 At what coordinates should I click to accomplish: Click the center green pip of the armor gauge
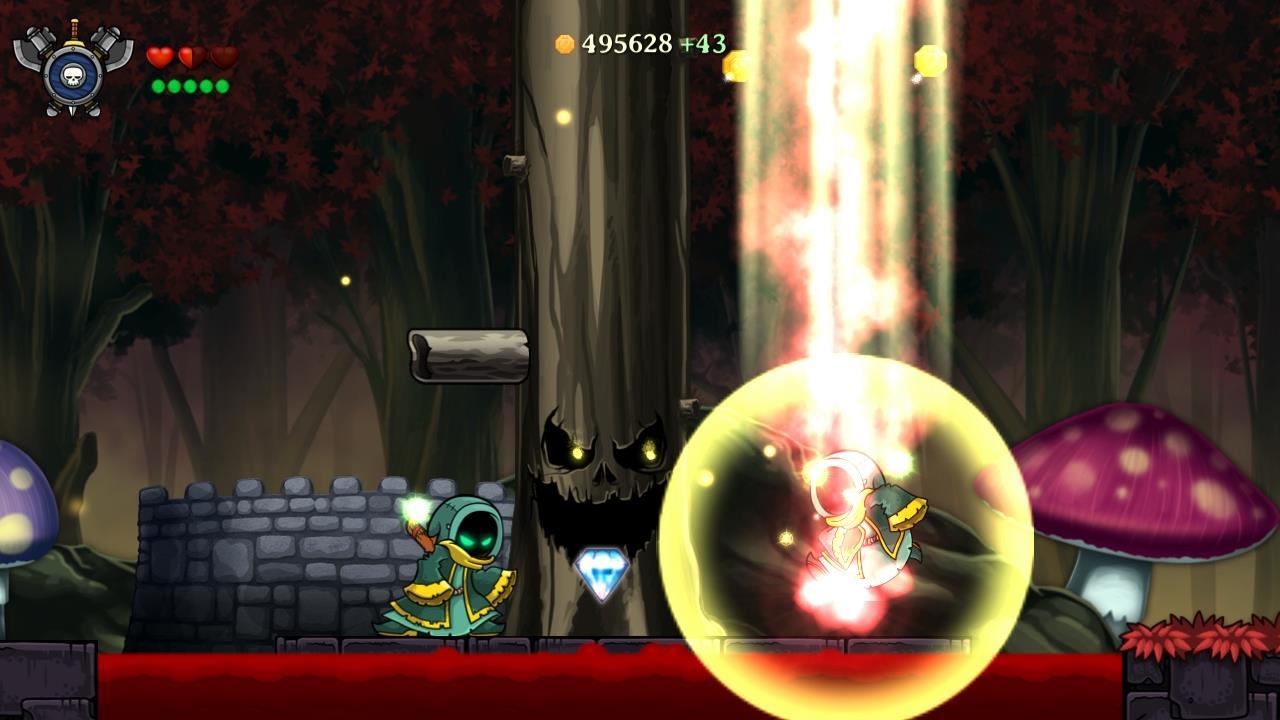coord(190,86)
